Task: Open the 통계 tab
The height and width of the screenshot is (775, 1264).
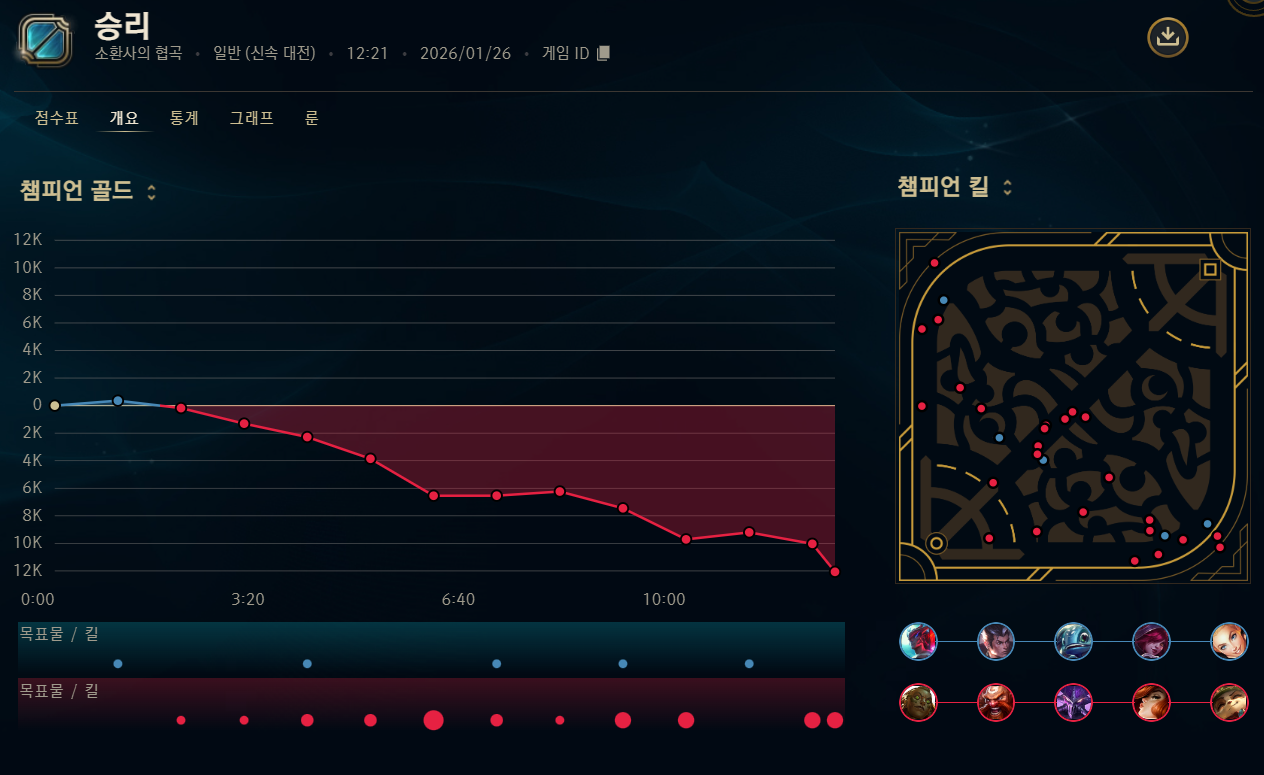Action: tap(184, 118)
